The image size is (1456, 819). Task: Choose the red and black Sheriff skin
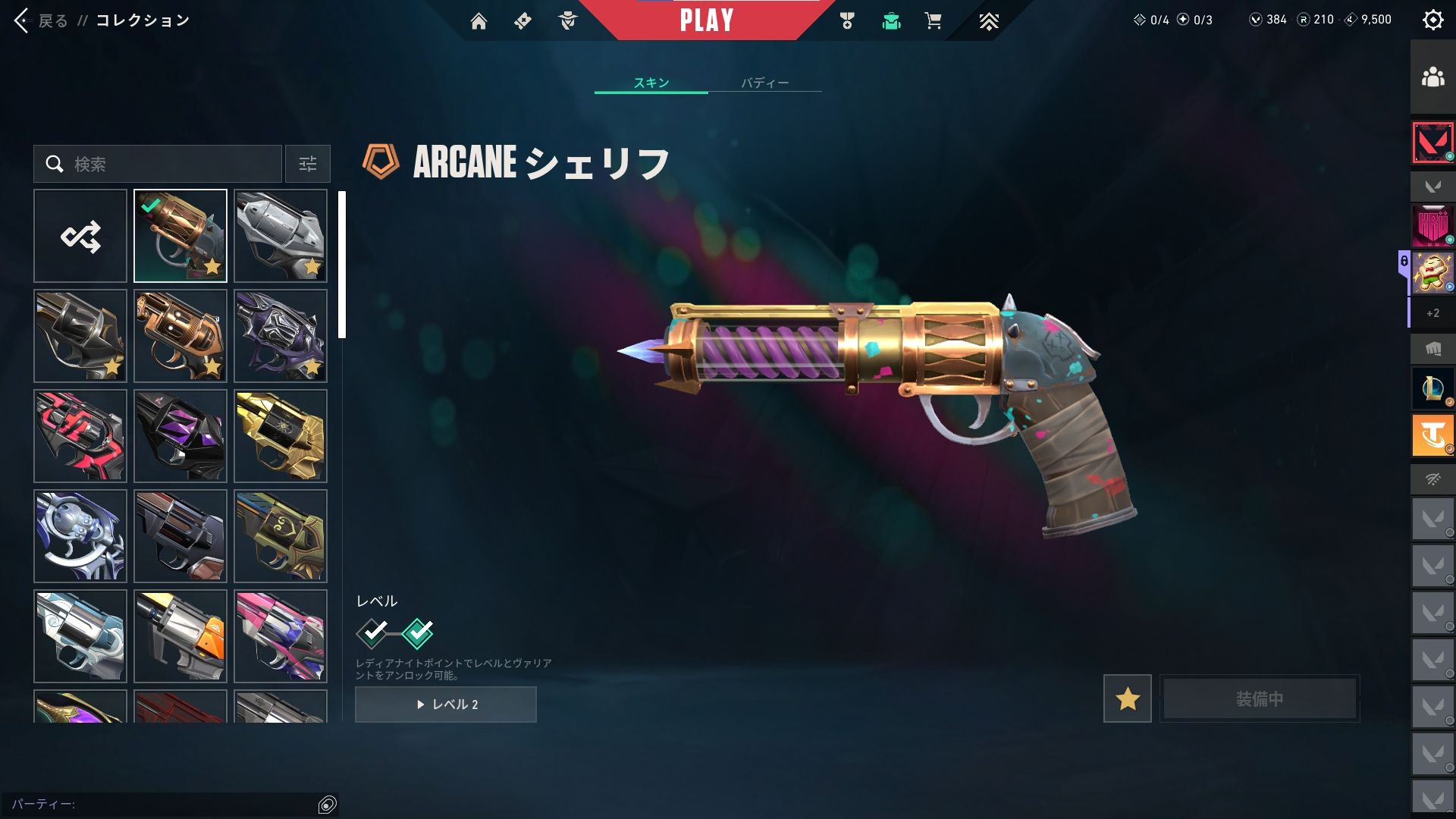click(x=80, y=436)
